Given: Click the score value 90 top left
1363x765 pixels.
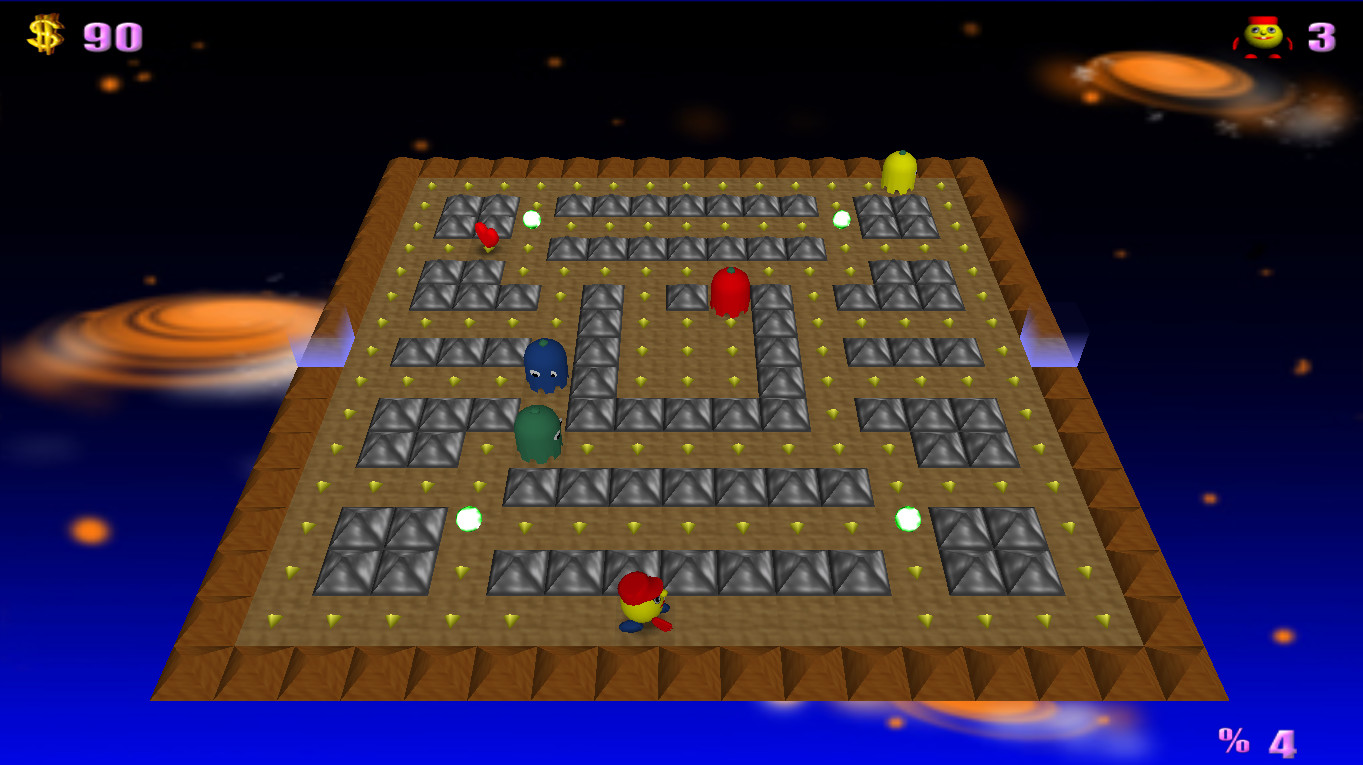Looking at the screenshot, I should tap(112, 36).
